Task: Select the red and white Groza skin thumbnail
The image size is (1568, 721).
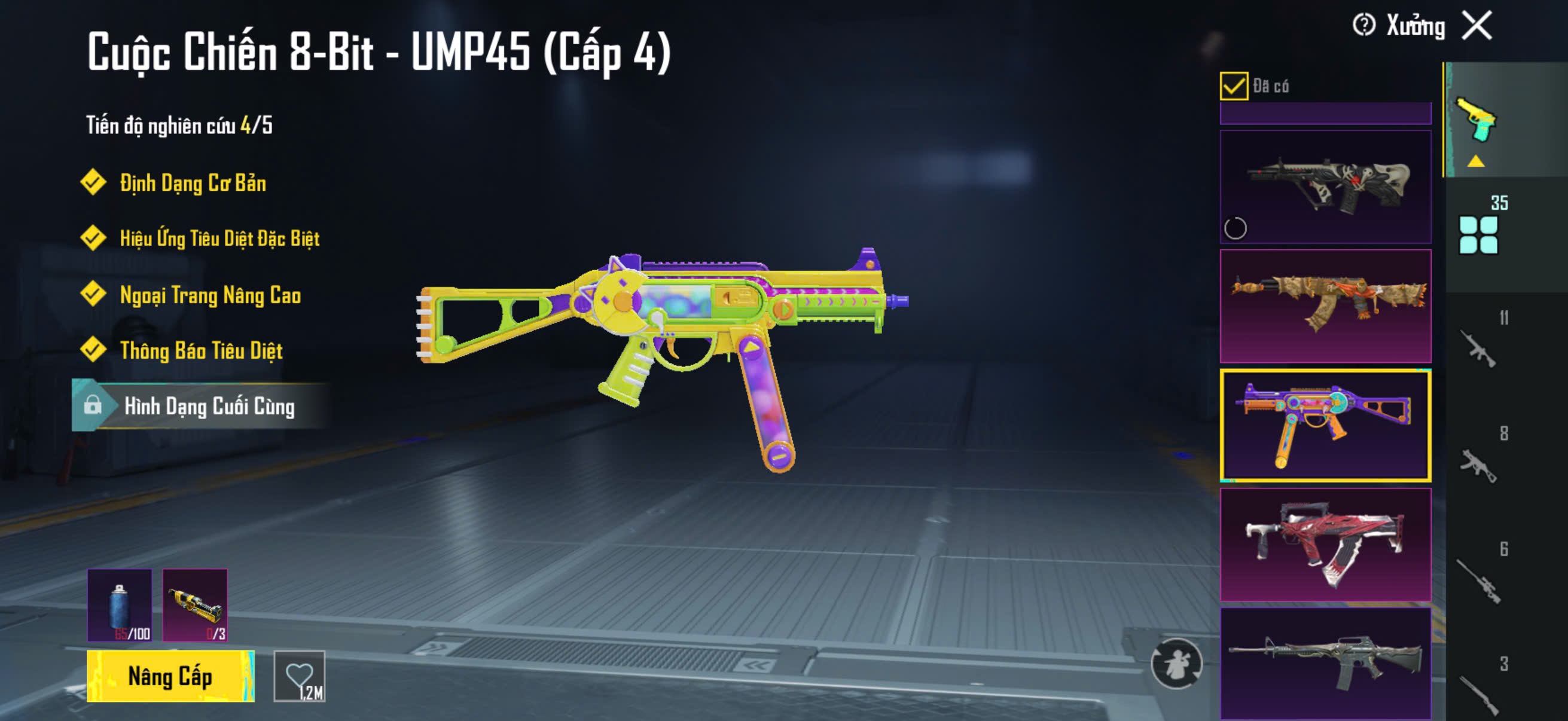Action: 1325,544
